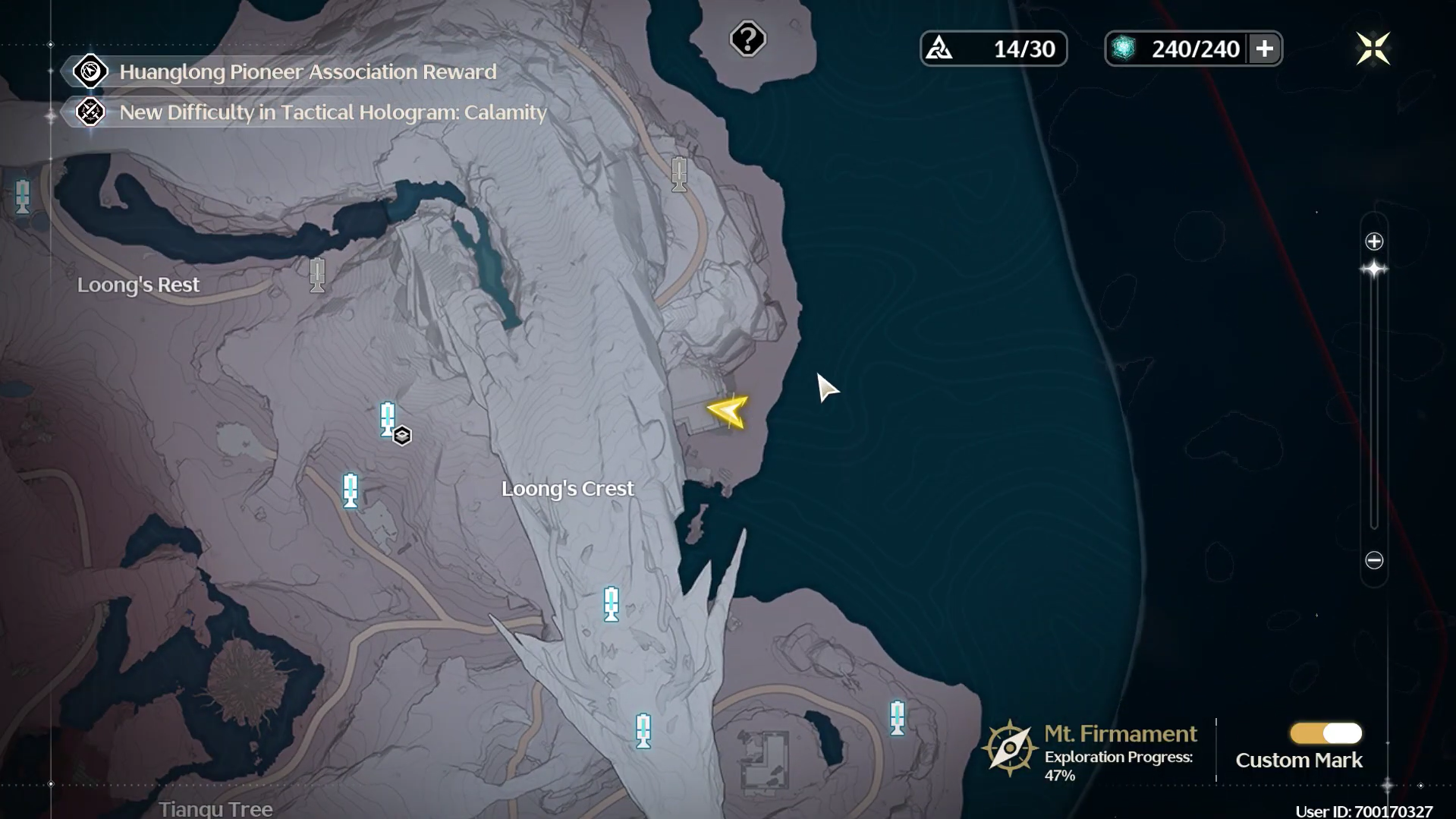
Task: Toggle the Custom Mark switch
Action: [1325, 733]
